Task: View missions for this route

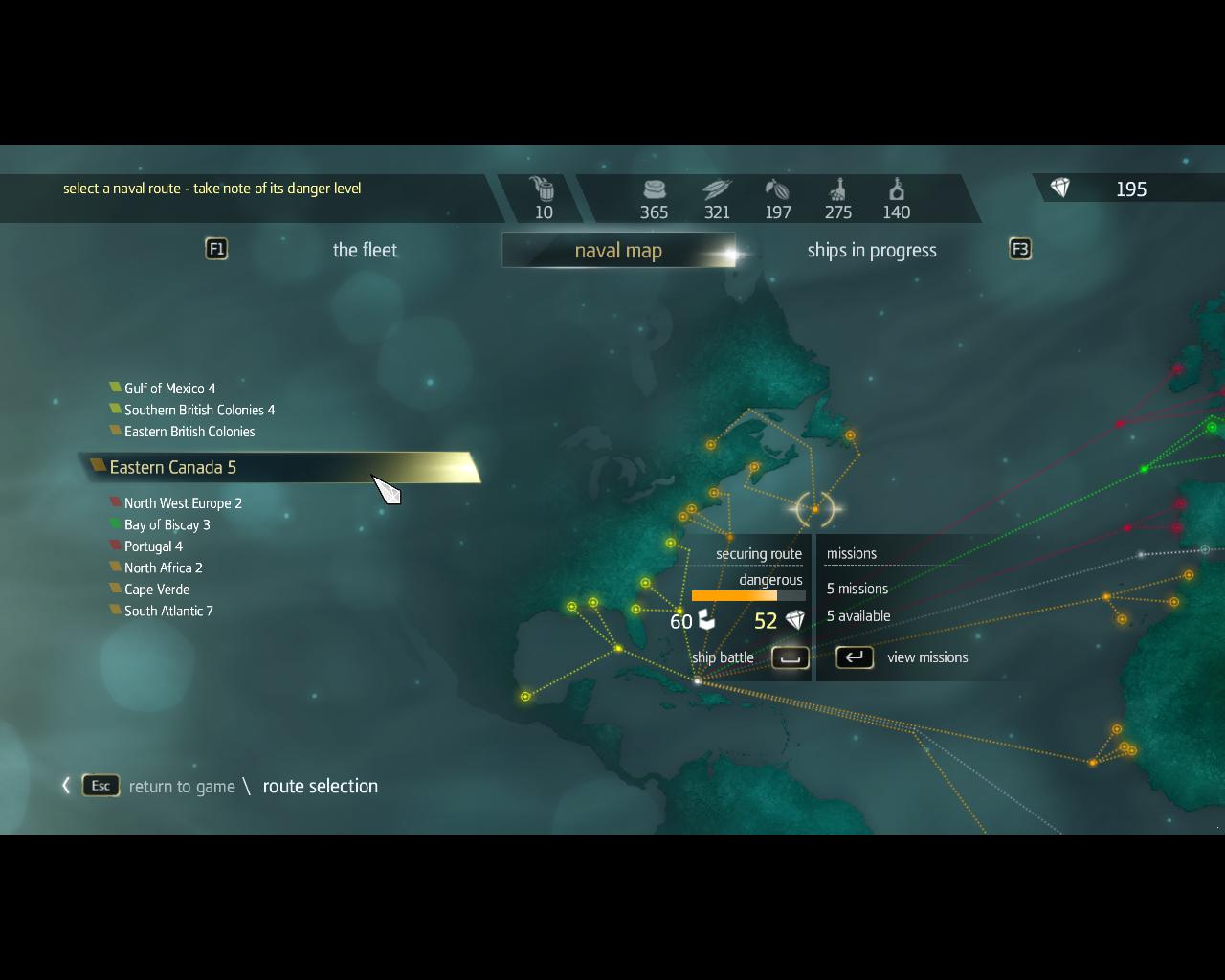Action: pos(855,657)
